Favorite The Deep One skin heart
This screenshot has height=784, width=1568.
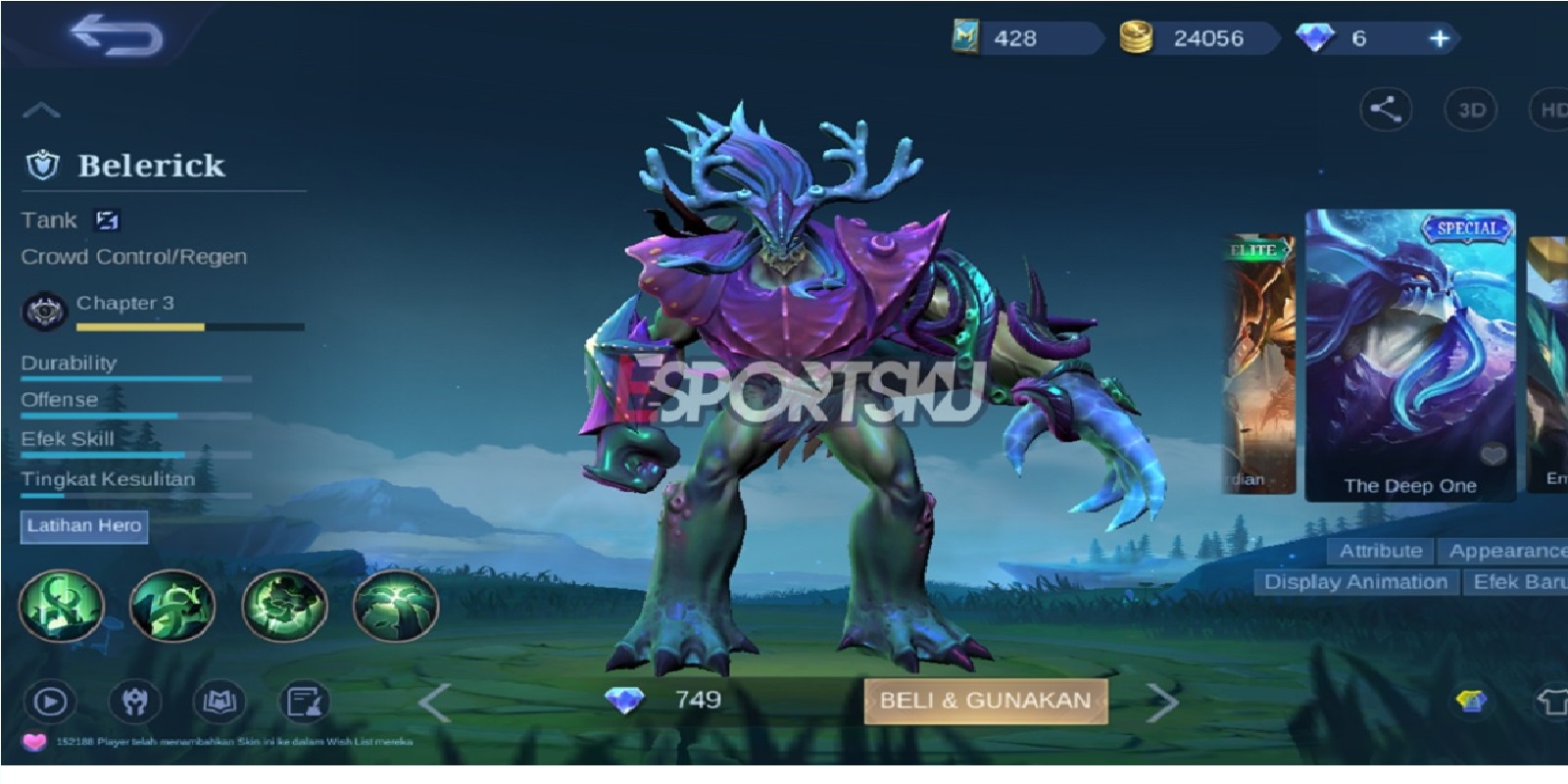(x=1494, y=453)
